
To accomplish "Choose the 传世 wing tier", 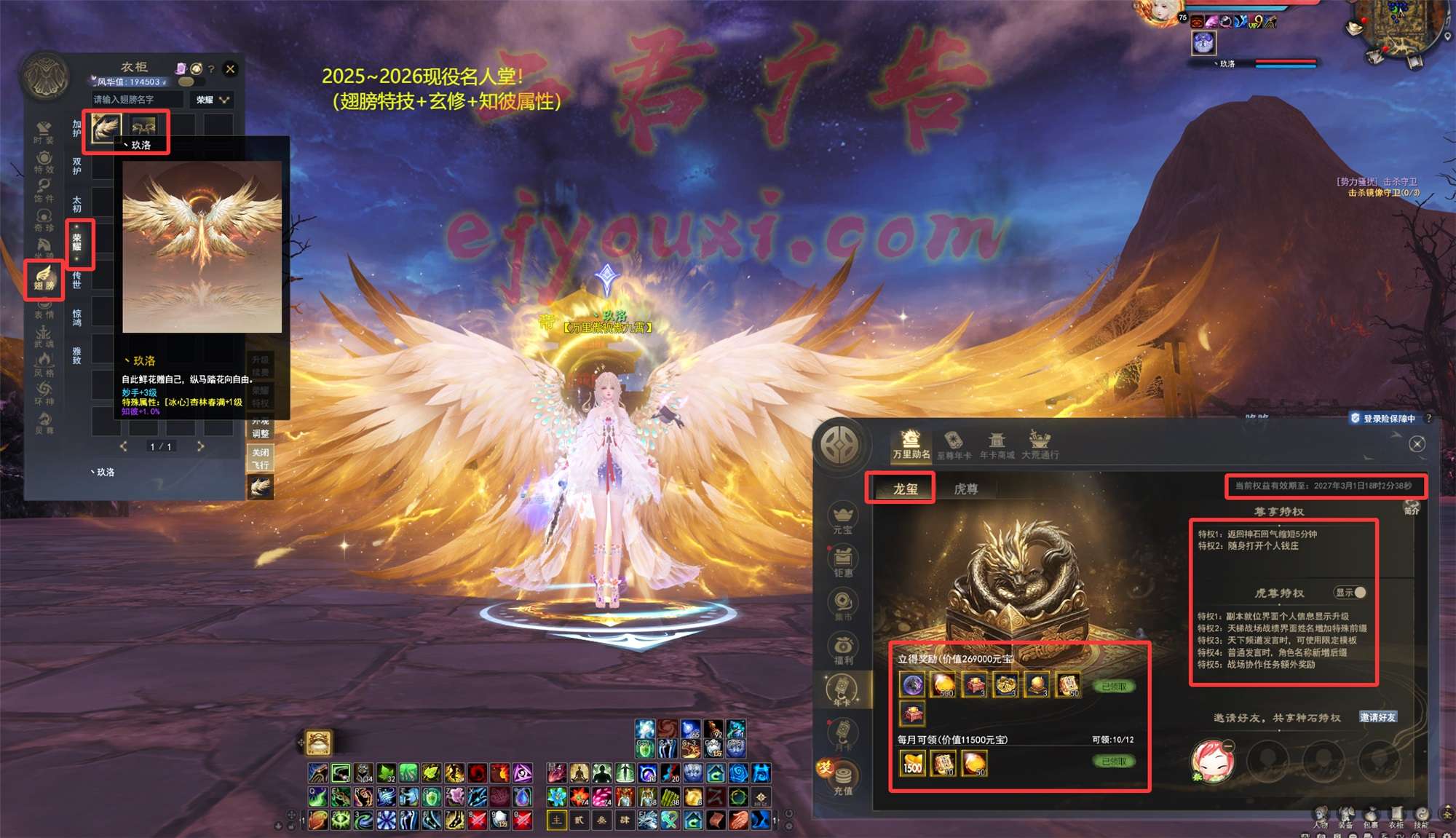I will coord(77,280).
